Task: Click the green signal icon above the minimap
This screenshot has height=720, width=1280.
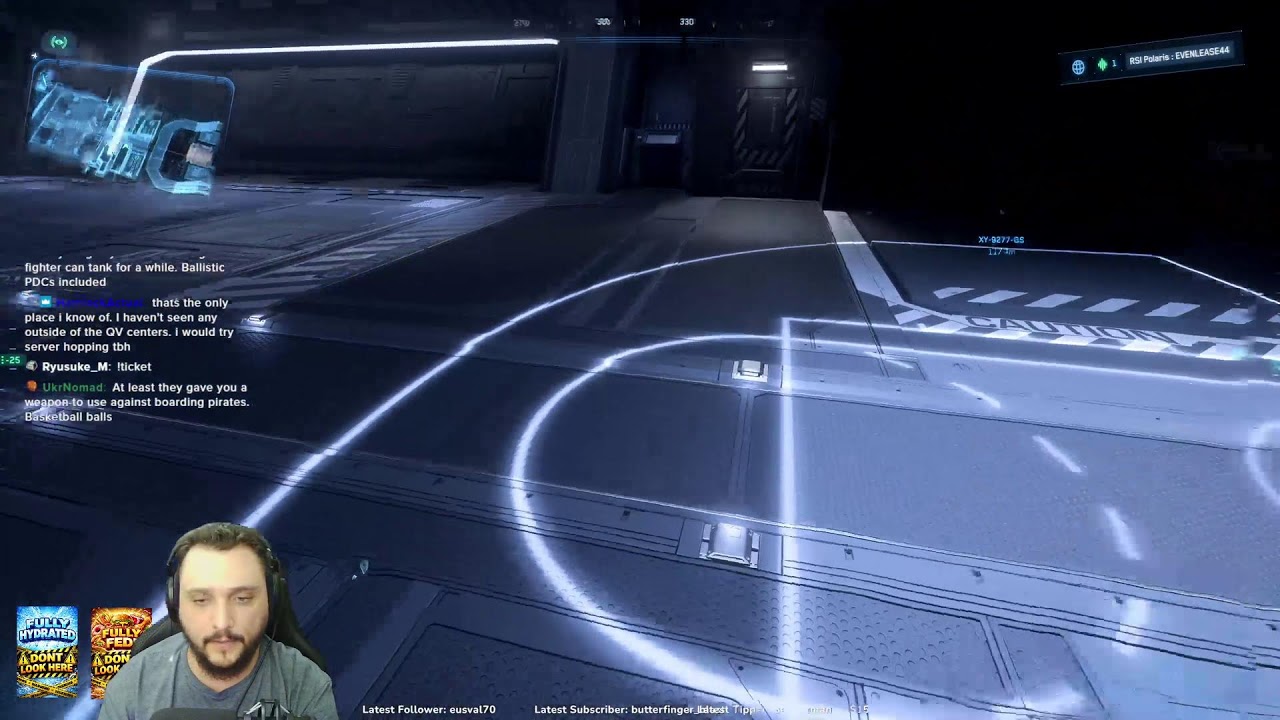Action: 59,42
